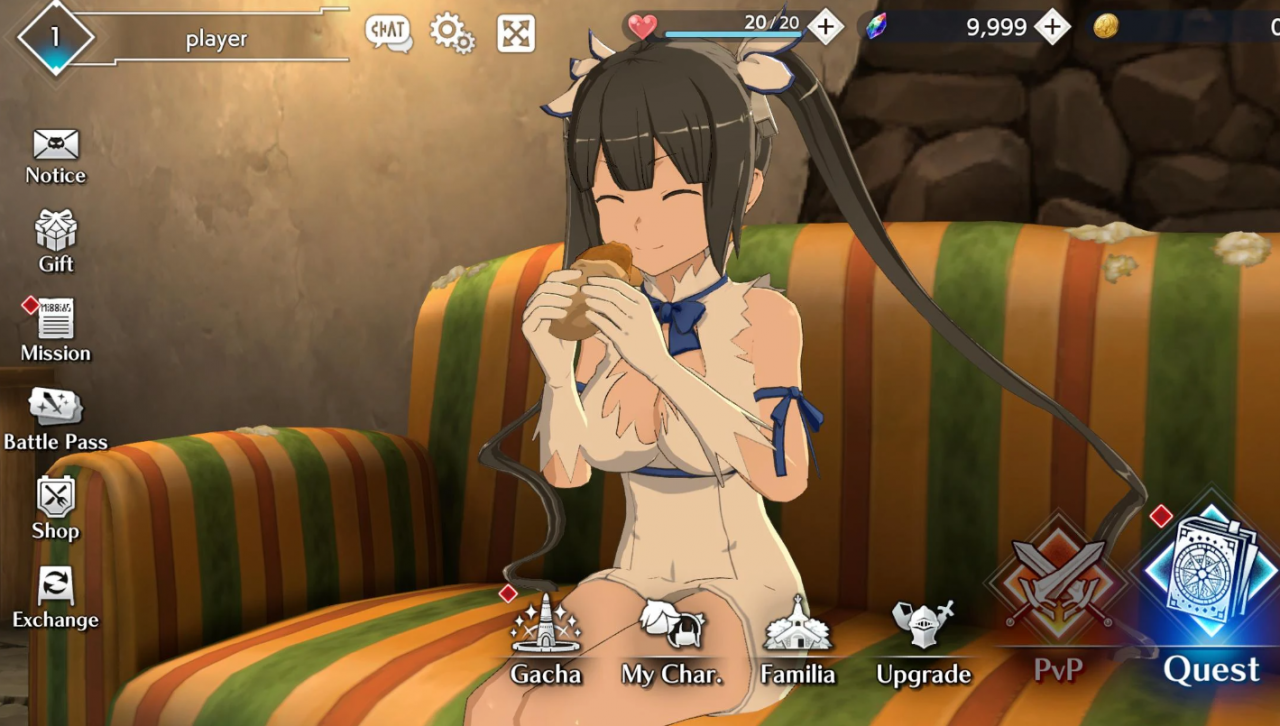This screenshot has height=726, width=1280.
Task: Open the Upgrade menu
Action: click(x=923, y=640)
